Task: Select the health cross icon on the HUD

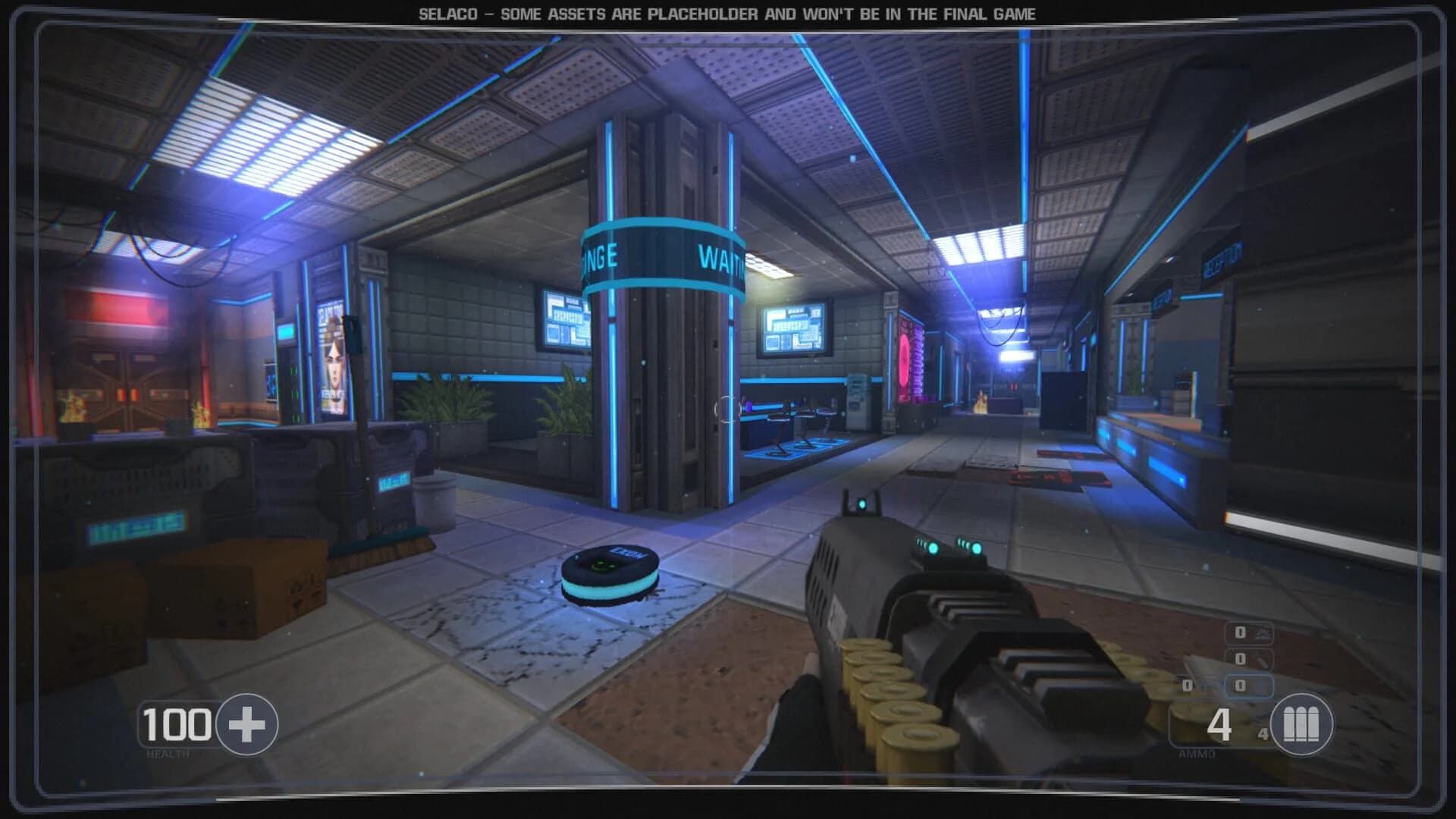Action: pos(246,724)
